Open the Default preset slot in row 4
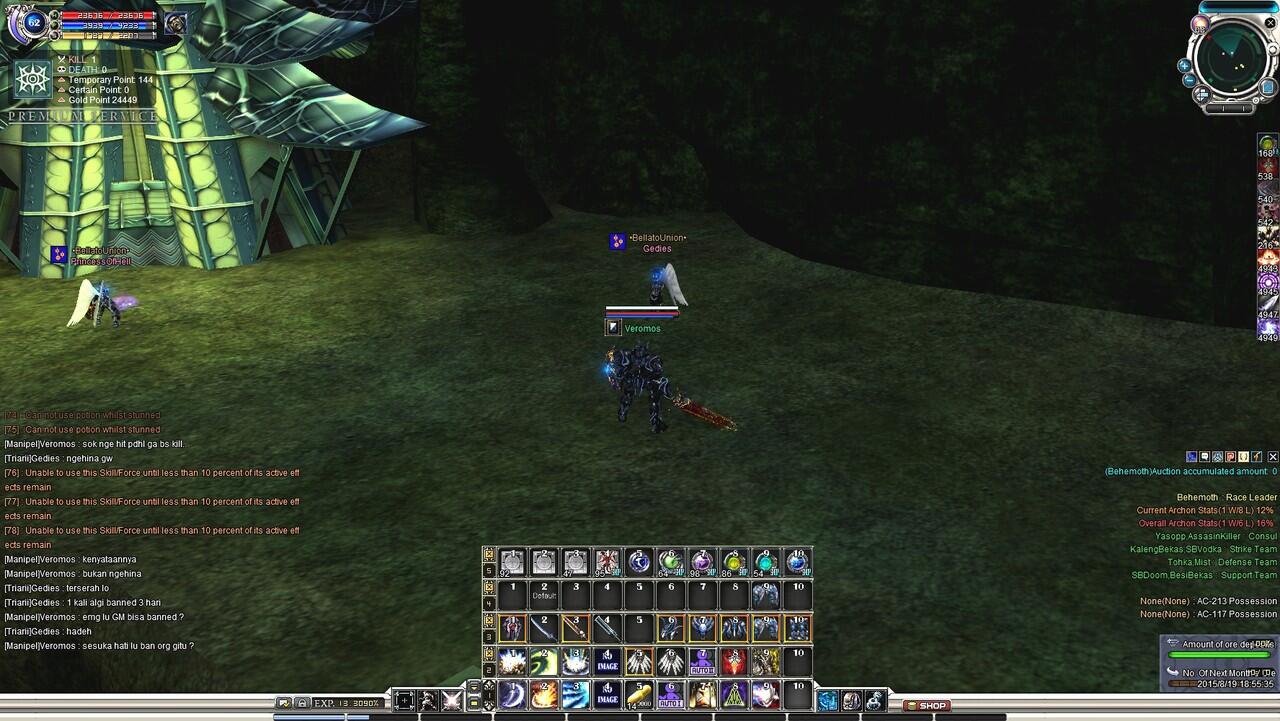 [x=543, y=592]
